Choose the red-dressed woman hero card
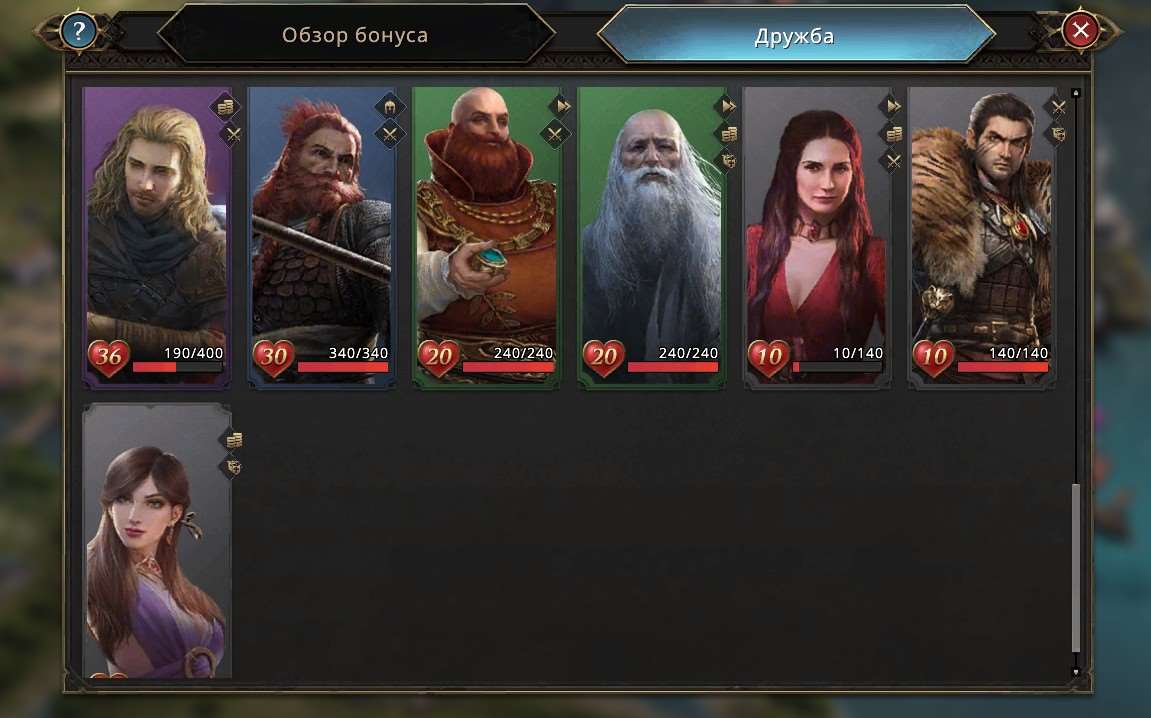Viewport: 1151px width, 718px height. coord(816,235)
